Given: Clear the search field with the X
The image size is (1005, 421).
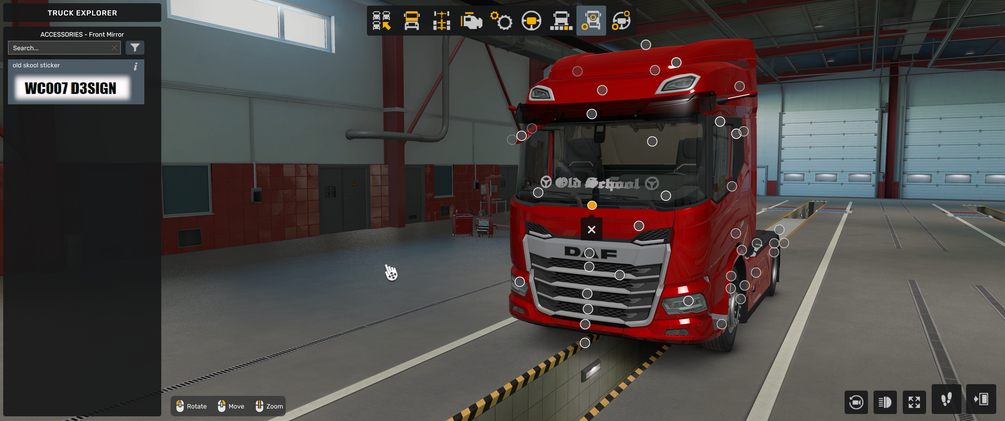Looking at the screenshot, I should (115, 48).
